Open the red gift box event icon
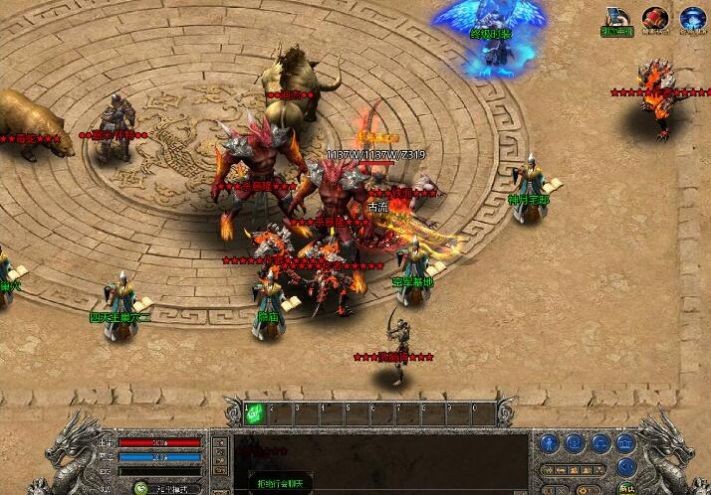711x495 pixels. coord(655,18)
